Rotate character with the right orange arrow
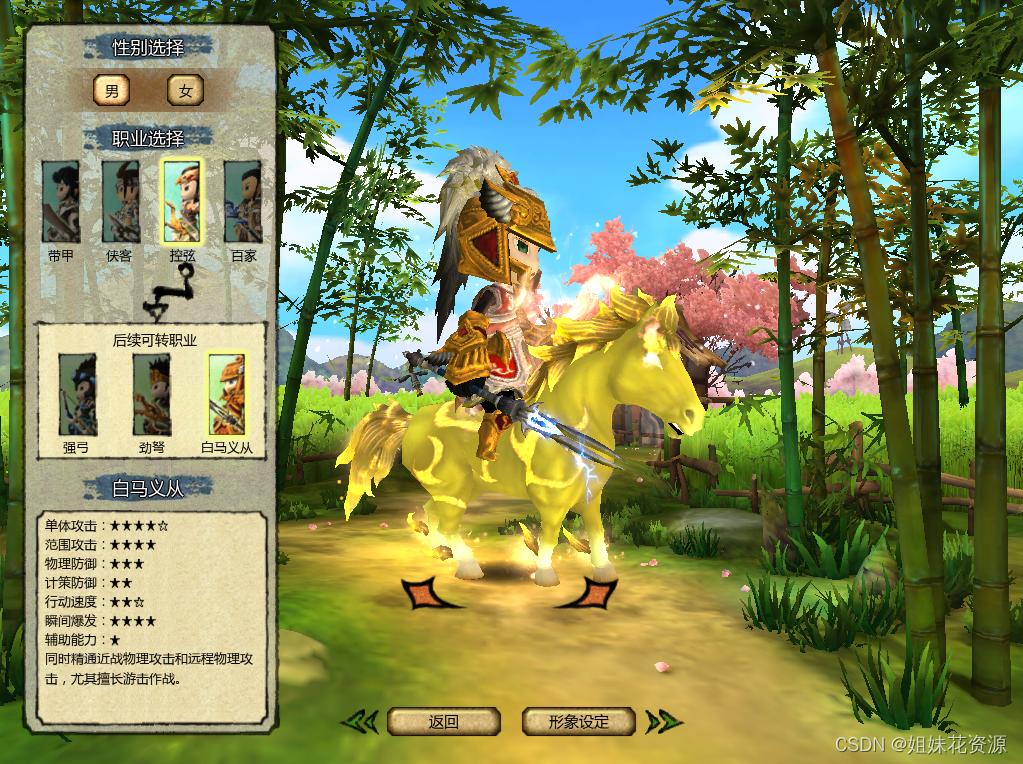The width and height of the screenshot is (1023, 764). 592,593
